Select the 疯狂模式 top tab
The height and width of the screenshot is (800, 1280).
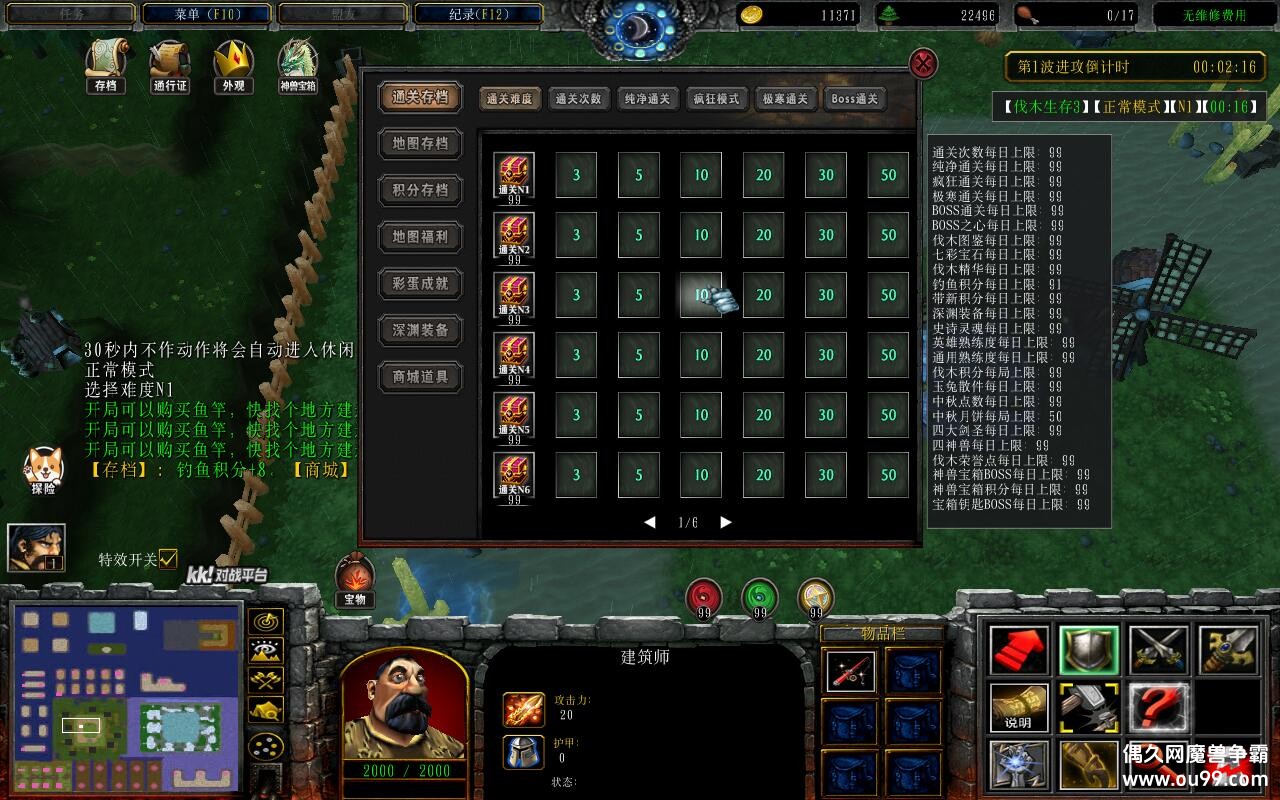[716, 99]
